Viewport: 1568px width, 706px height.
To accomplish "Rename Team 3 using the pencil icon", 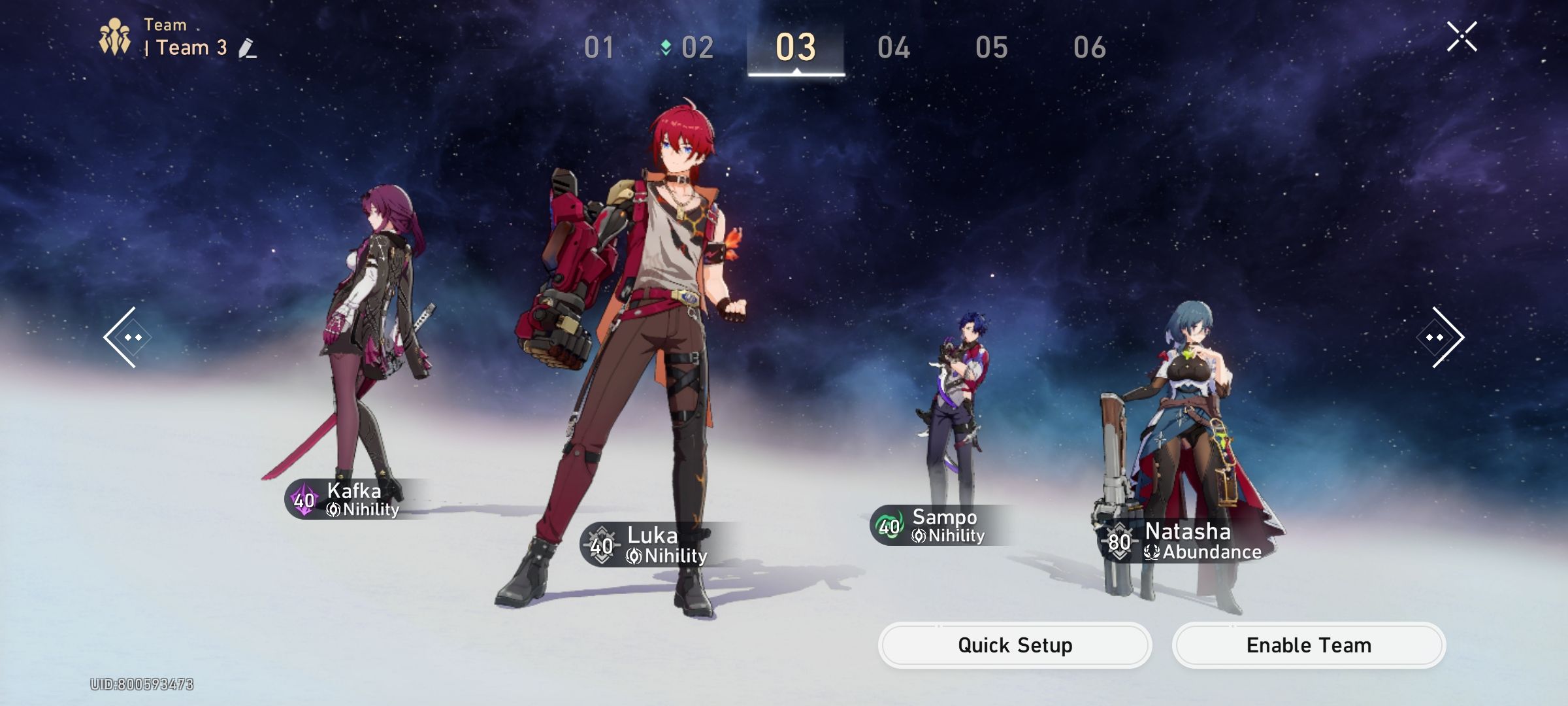I will 247,48.
